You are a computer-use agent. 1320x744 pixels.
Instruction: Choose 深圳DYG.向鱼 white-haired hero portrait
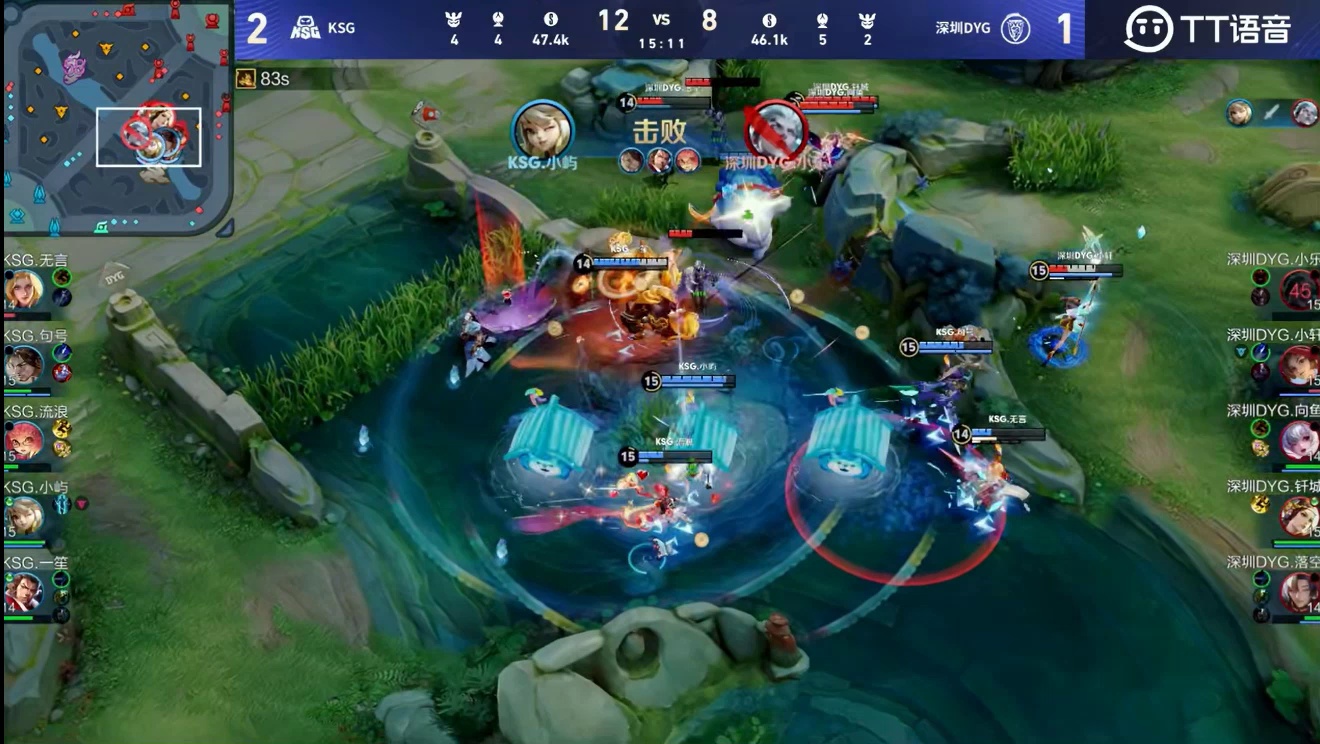tap(1298, 441)
